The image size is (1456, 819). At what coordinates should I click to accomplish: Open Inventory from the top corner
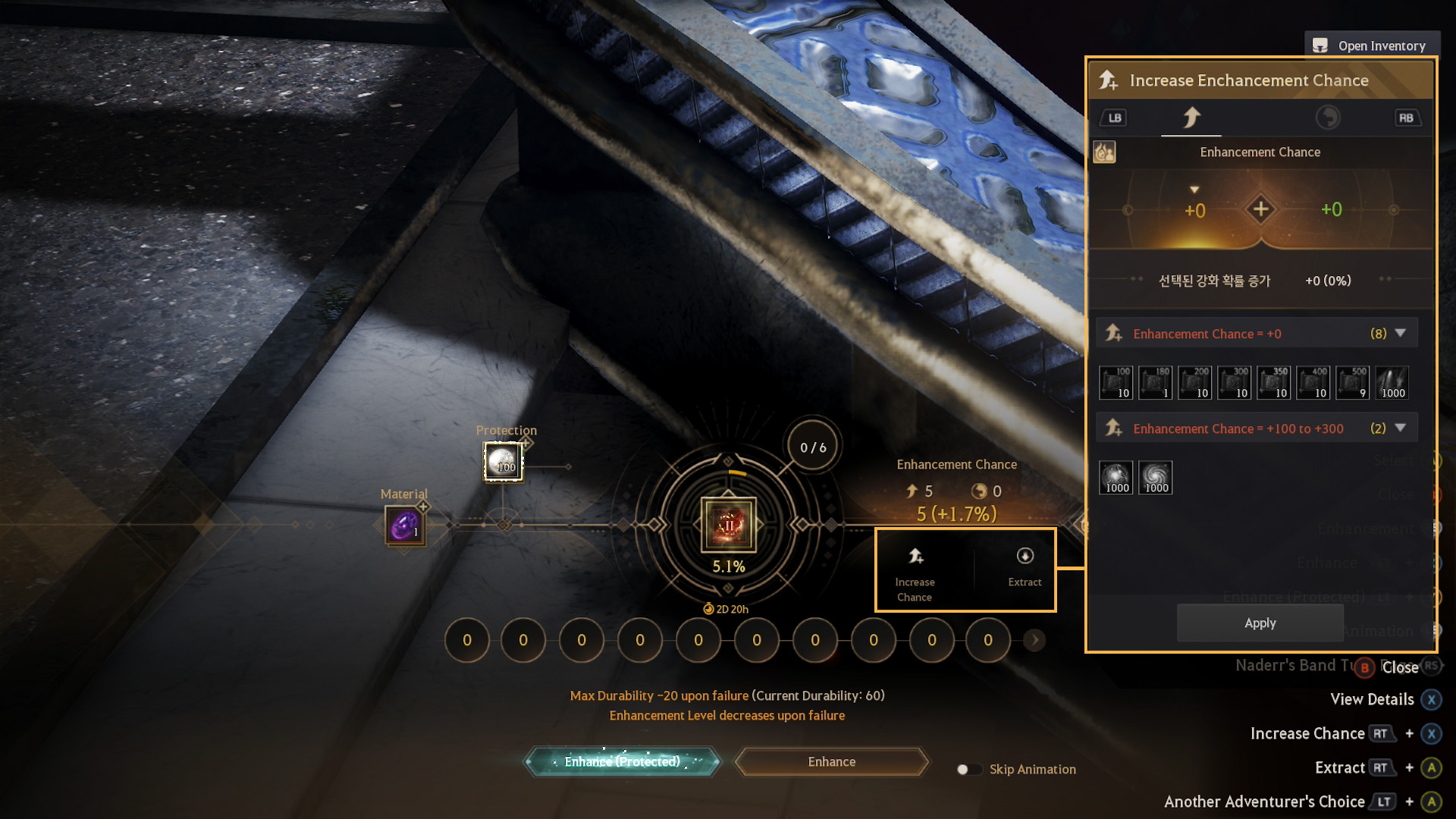(1372, 45)
